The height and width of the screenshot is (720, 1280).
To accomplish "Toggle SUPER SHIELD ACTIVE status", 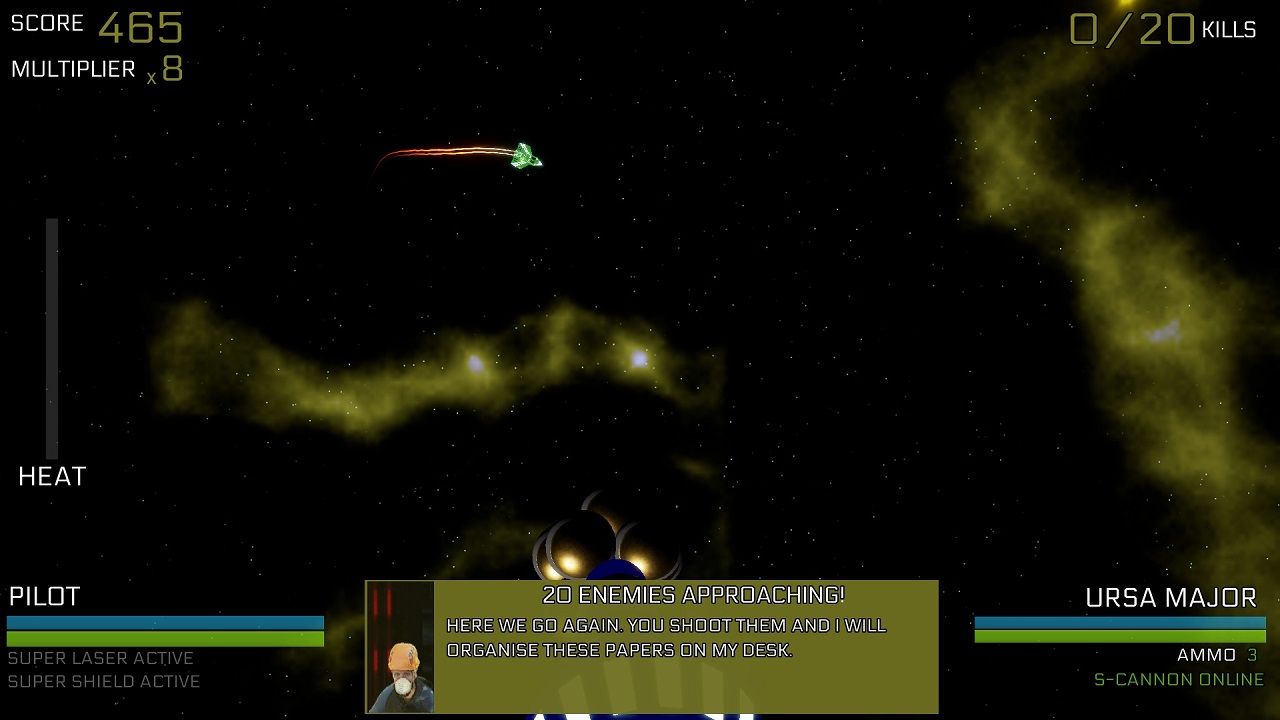I will click(x=104, y=682).
